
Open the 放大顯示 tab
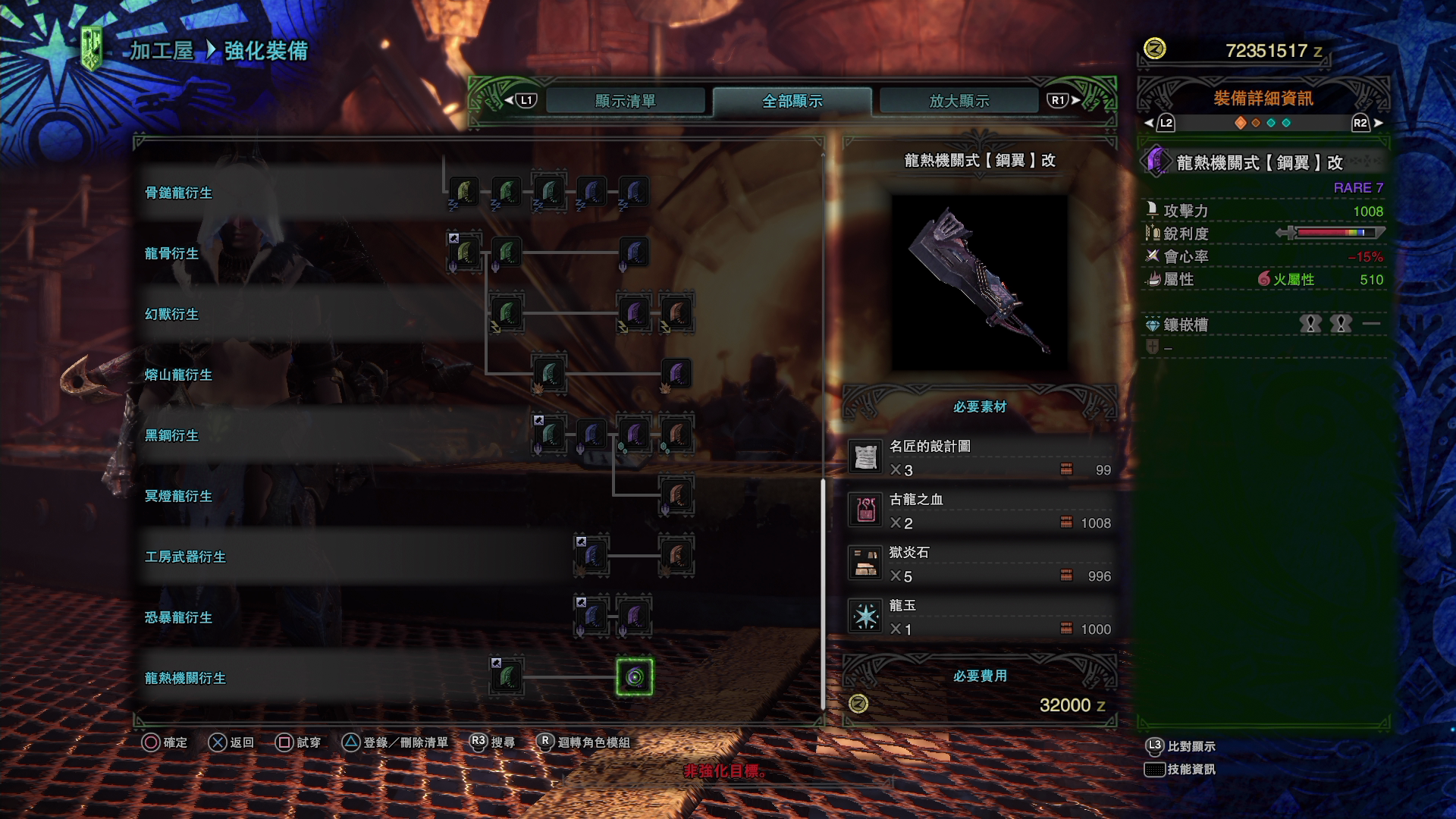[x=959, y=101]
